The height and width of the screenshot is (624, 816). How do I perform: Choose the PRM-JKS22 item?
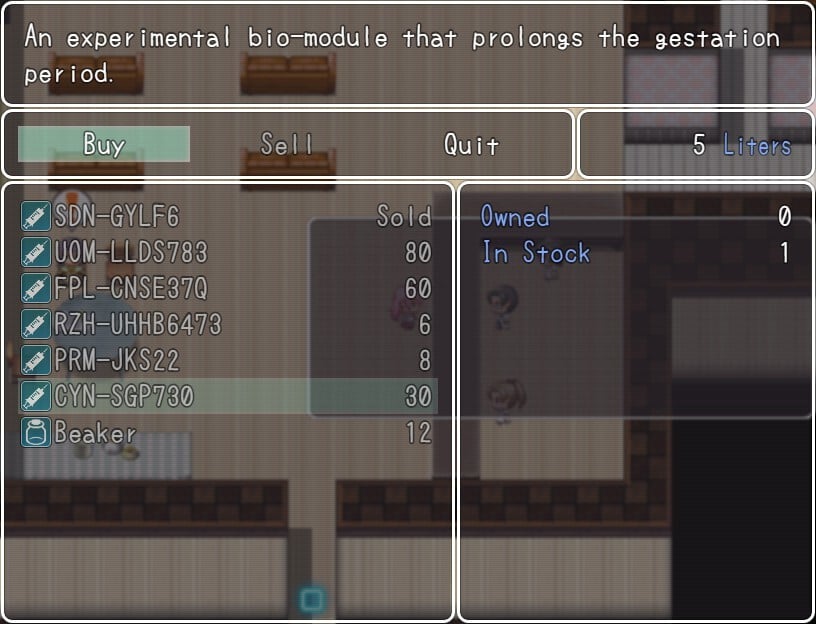point(226,360)
